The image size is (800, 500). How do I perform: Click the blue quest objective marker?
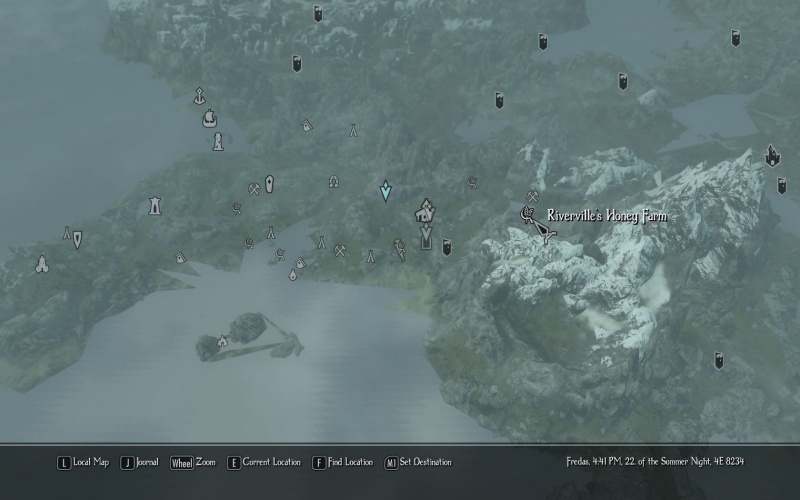[x=385, y=190]
